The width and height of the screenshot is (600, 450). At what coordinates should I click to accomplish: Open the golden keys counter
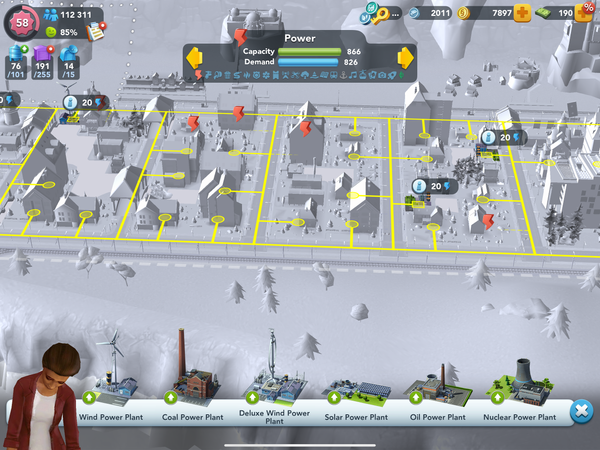click(380, 13)
